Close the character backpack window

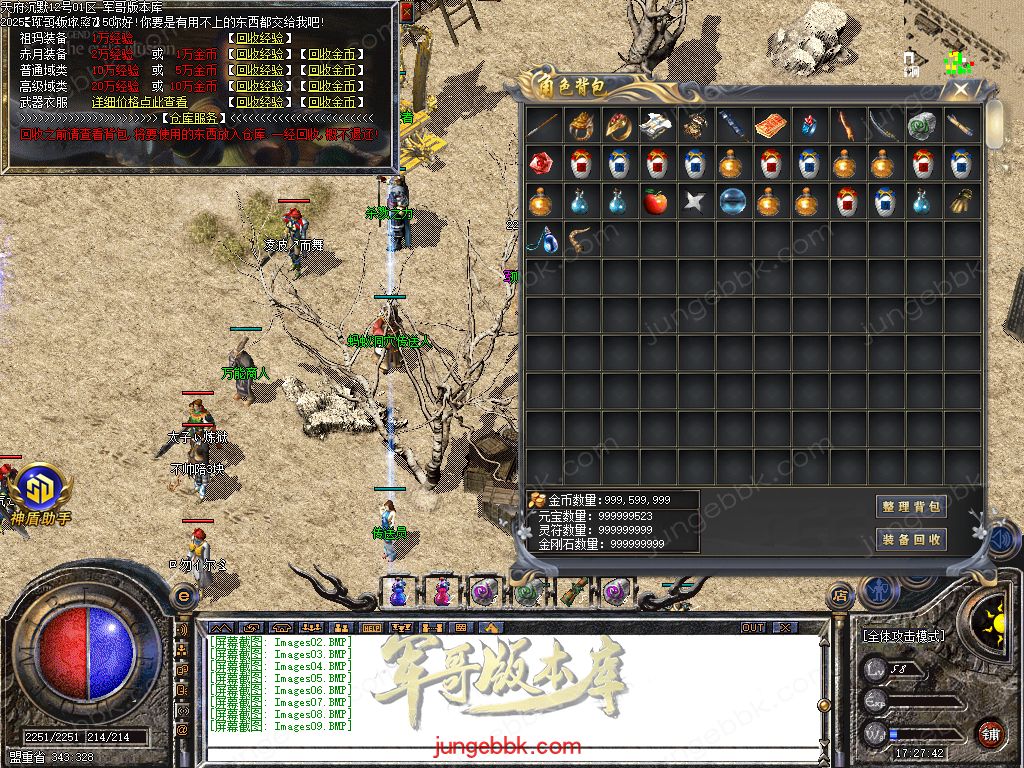coord(960,89)
